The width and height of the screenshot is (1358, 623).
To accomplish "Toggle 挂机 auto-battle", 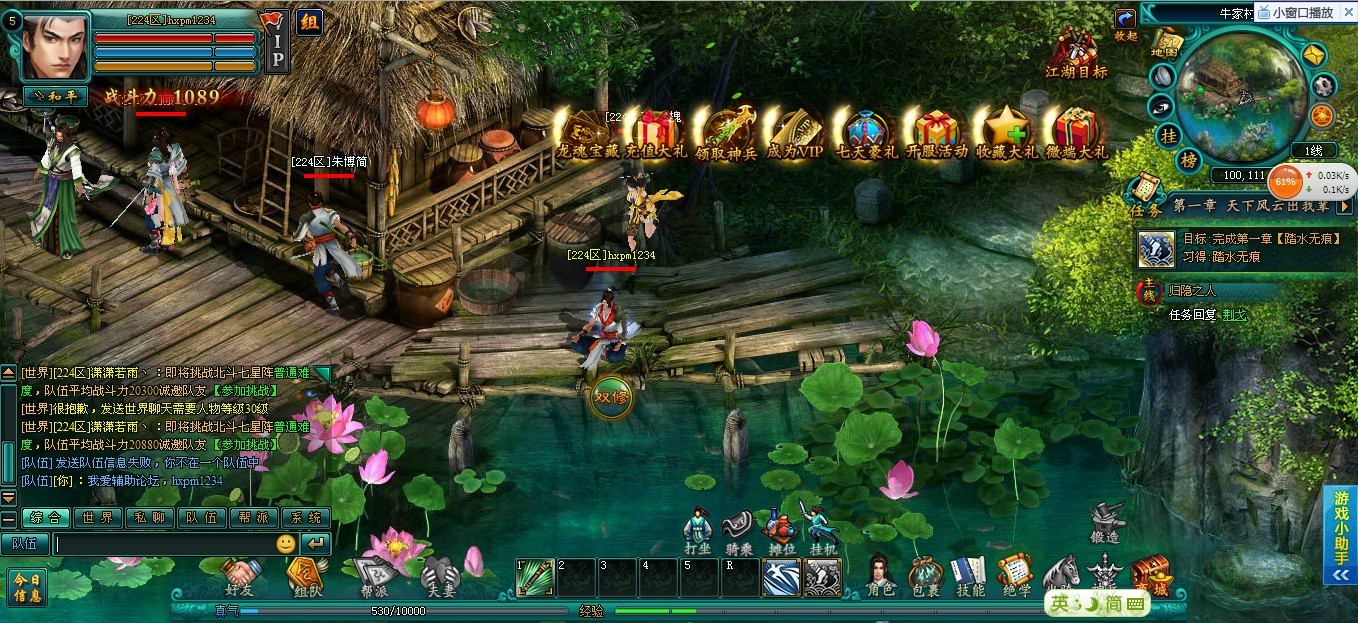I will click(x=822, y=531).
